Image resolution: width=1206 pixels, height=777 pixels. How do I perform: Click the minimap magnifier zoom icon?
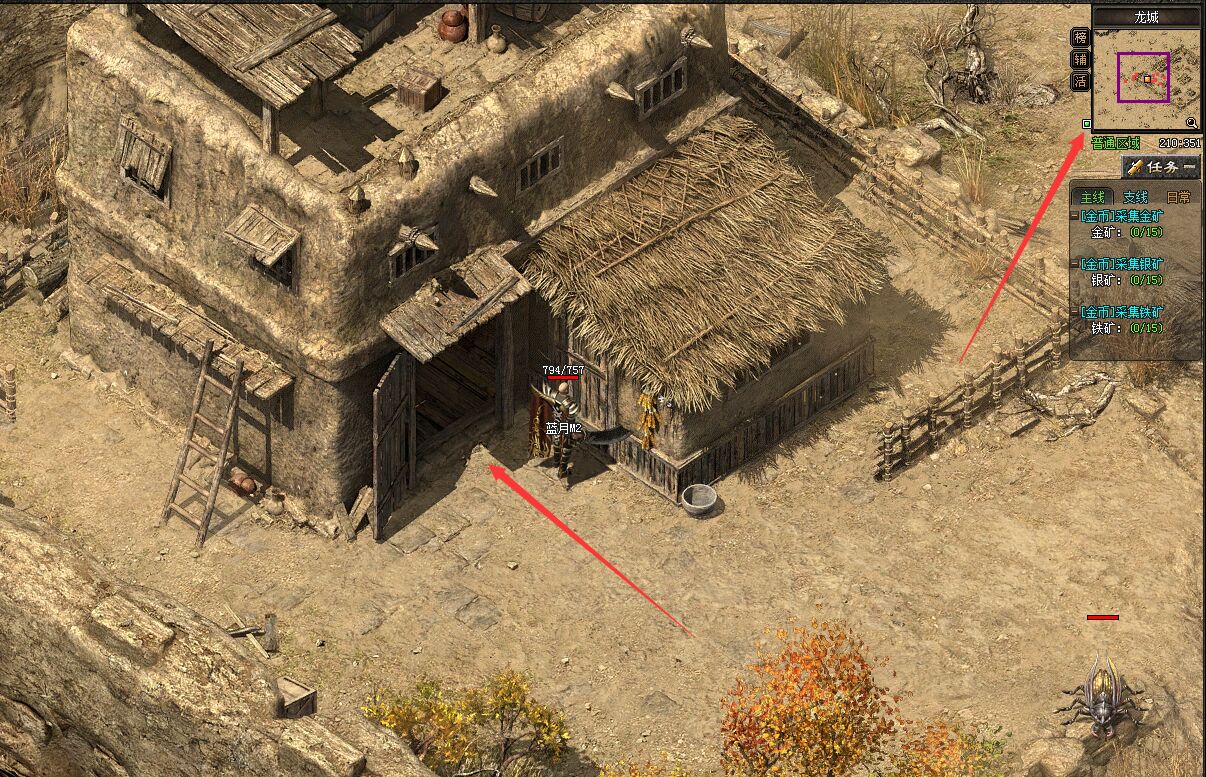[1192, 122]
